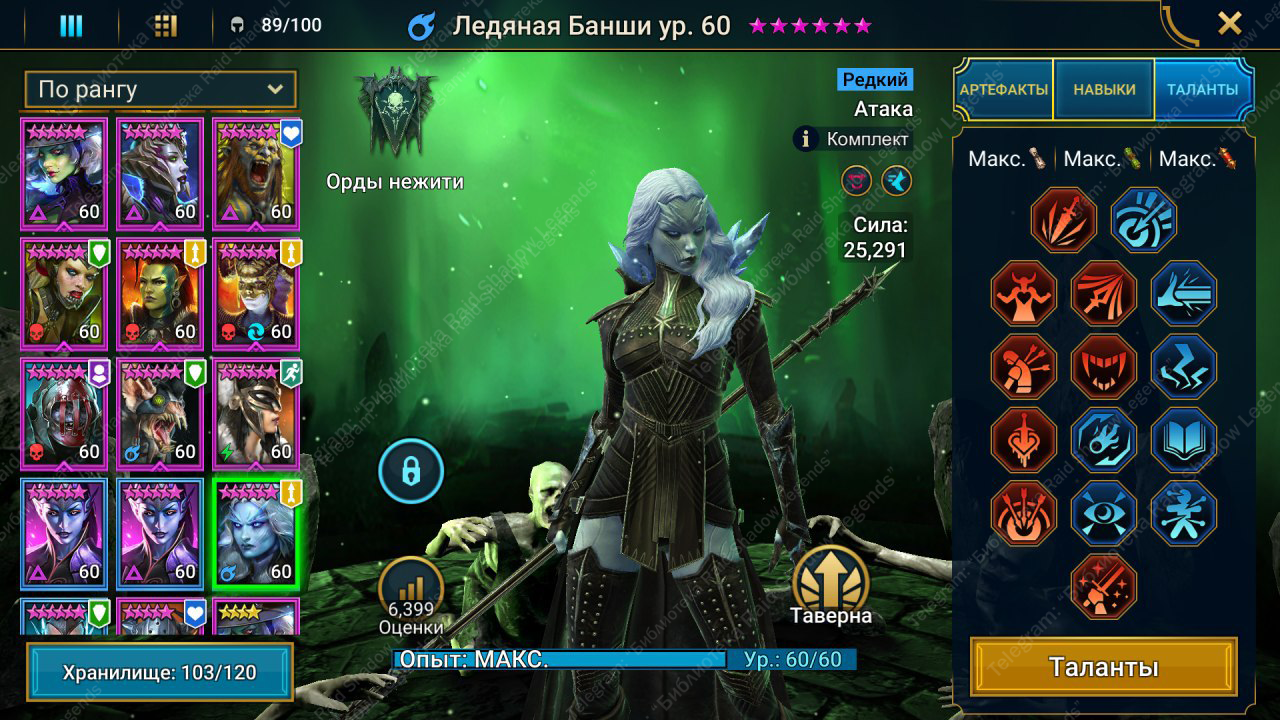Switch to the grid view icon
Viewport: 1280px width, 720px height.
point(166,25)
